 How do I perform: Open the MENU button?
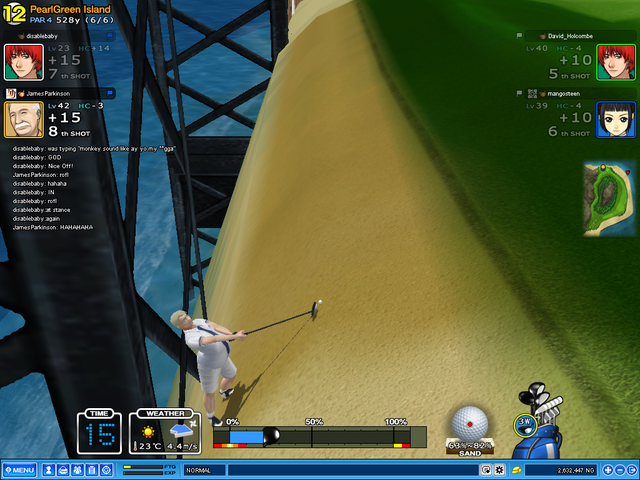[19, 470]
